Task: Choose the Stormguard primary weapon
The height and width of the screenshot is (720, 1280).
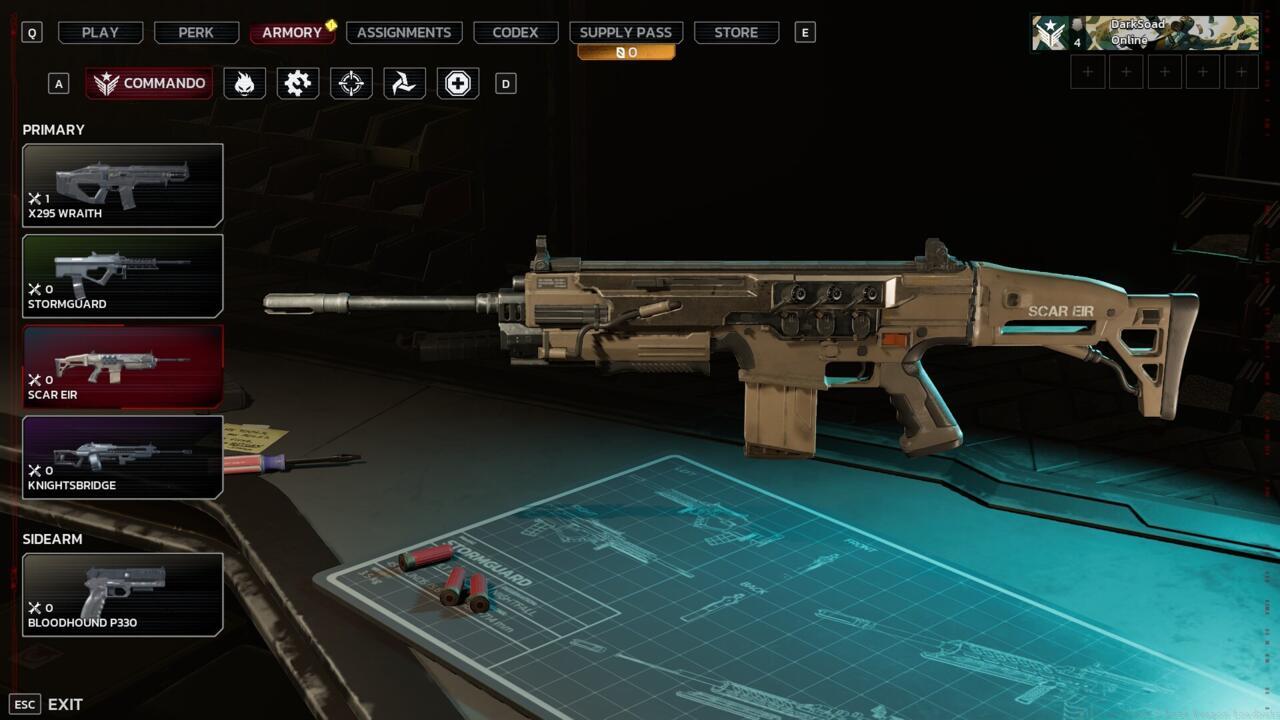Action: point(123,276)
